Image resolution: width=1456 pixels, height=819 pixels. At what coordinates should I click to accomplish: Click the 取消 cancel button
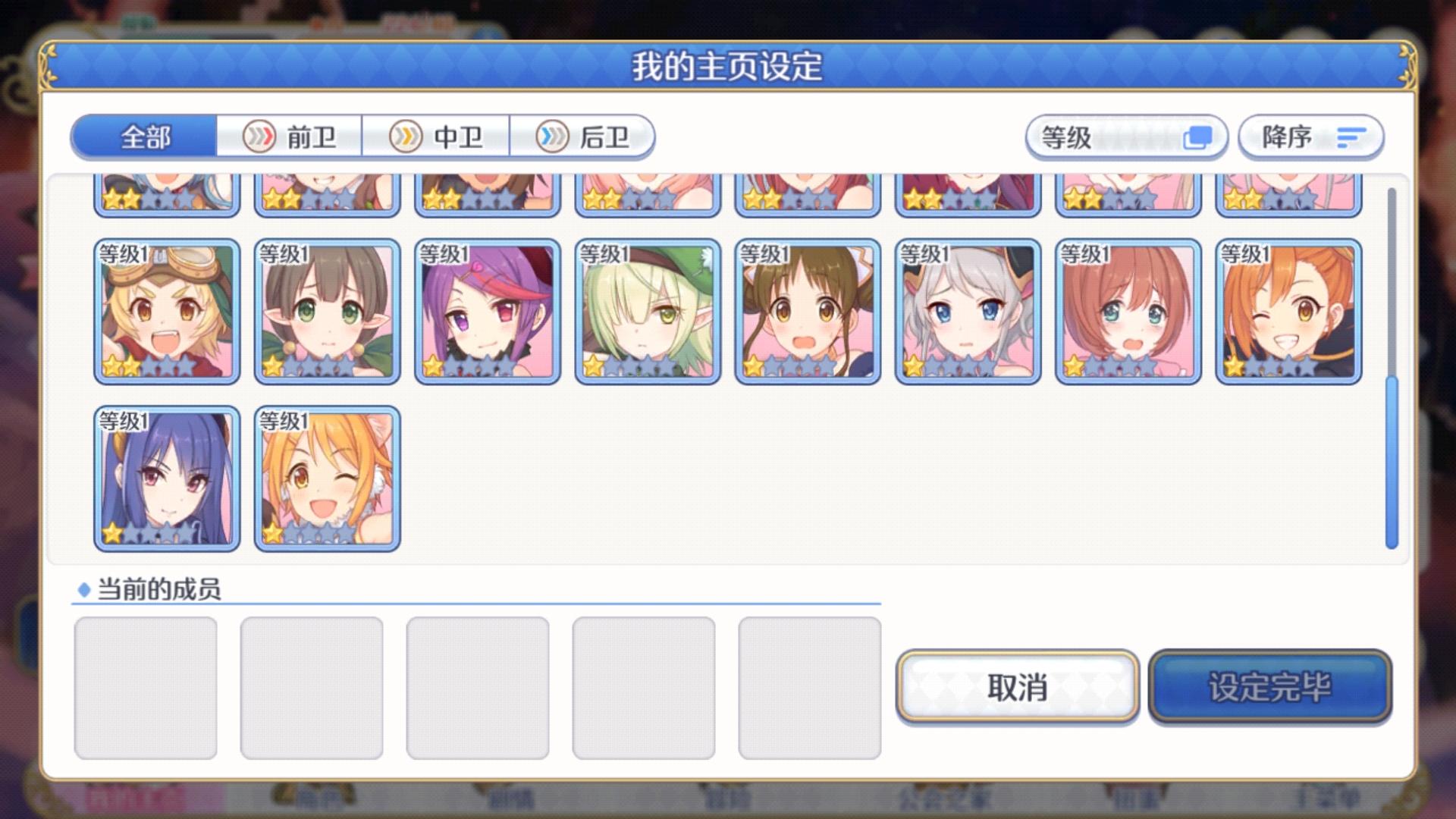1018,687
